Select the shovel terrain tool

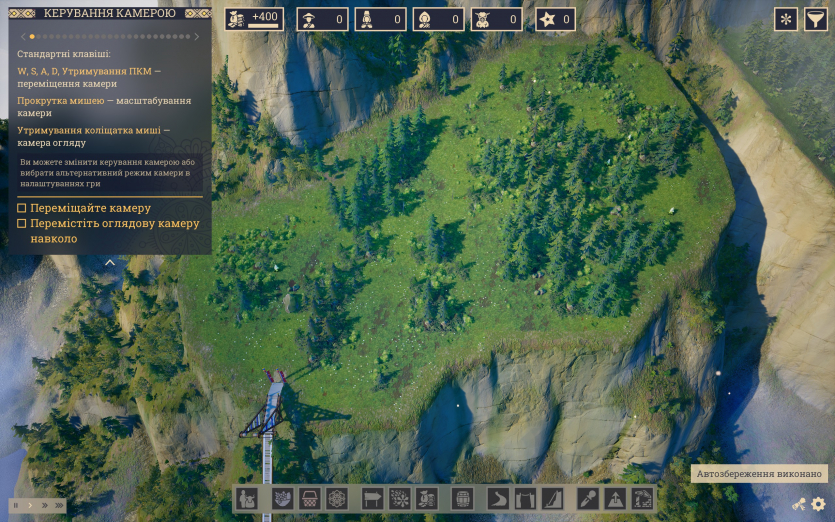tap(588, 498)
